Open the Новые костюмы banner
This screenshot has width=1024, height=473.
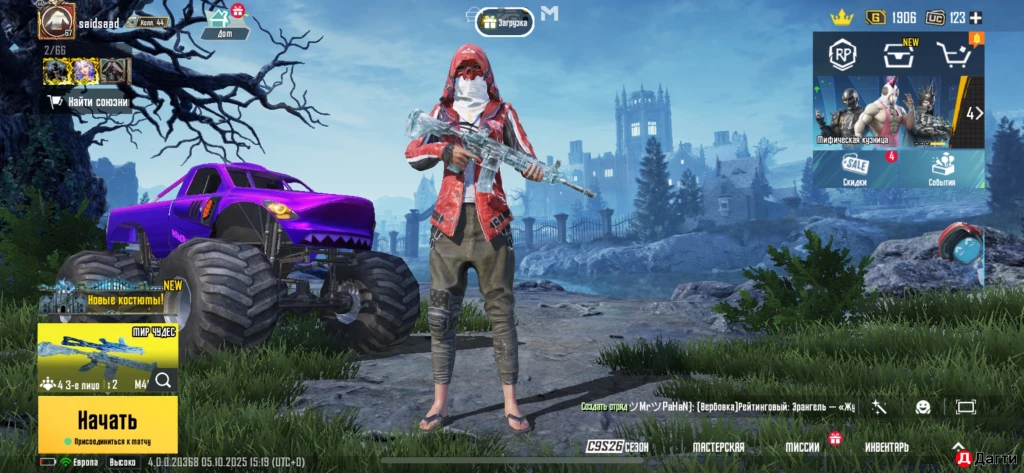click(x=107, y=299)
